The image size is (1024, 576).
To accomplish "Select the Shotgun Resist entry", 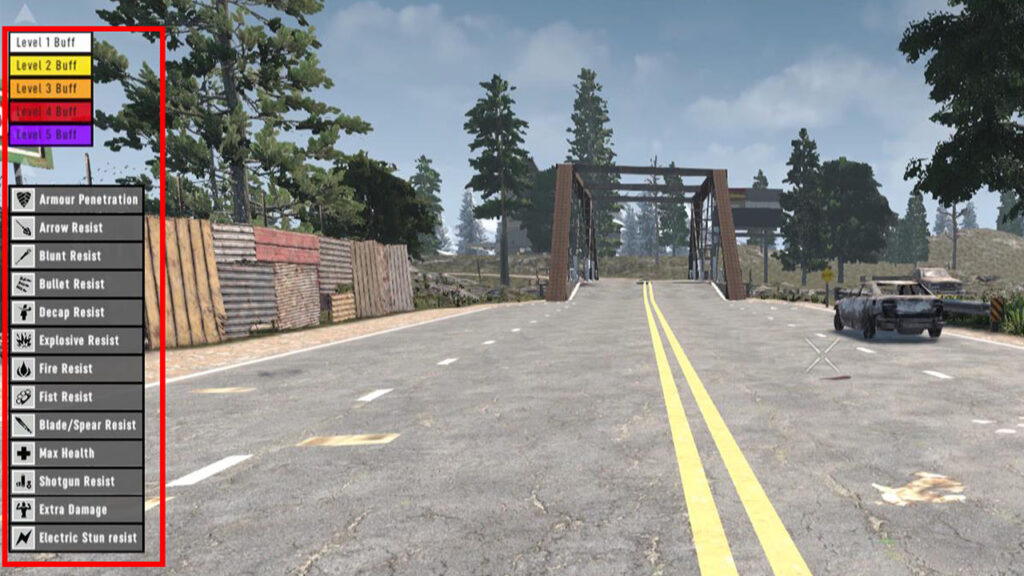I will coord(76,481).
